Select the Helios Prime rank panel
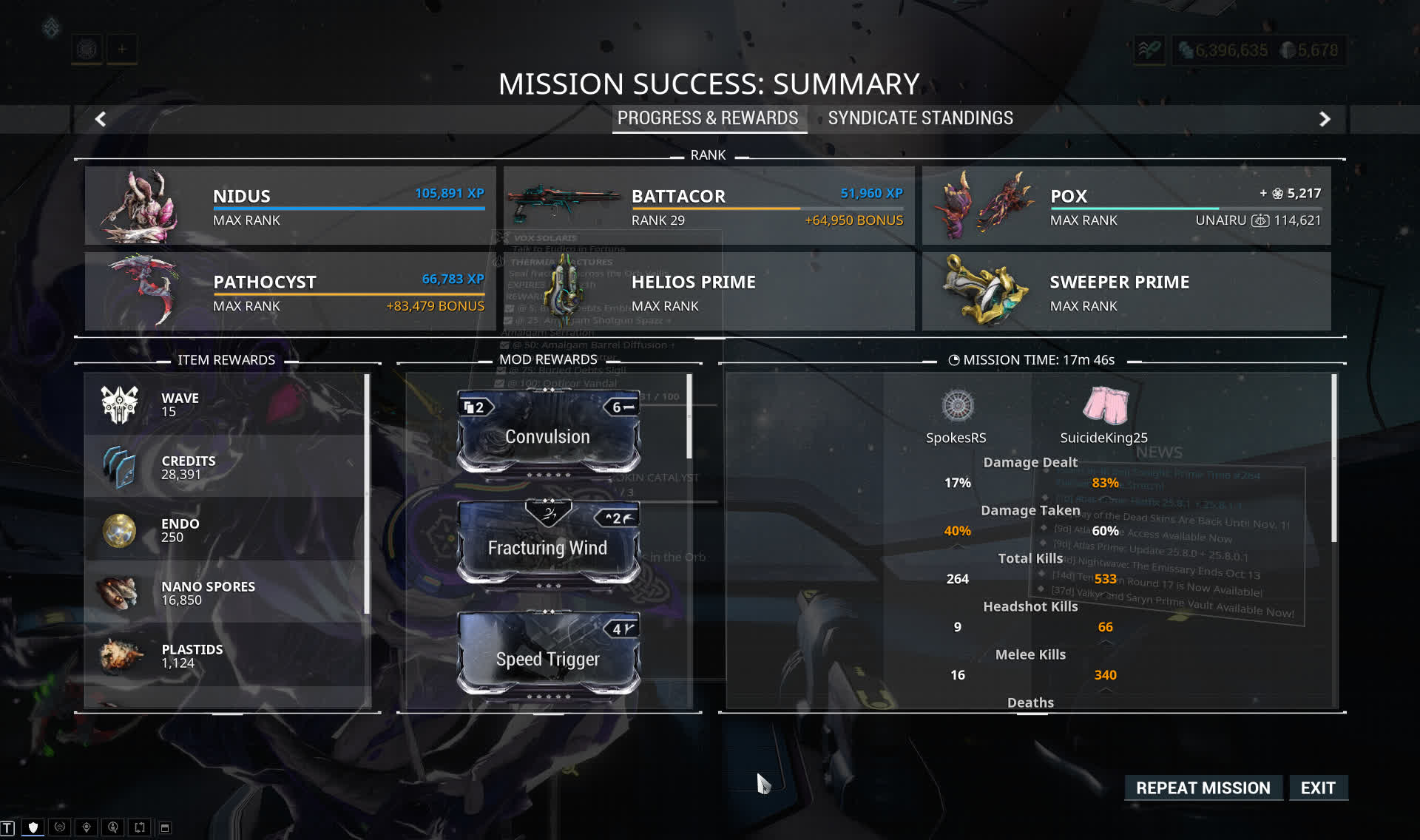Viewport: 1420px width, 840px height. point(709,291)
